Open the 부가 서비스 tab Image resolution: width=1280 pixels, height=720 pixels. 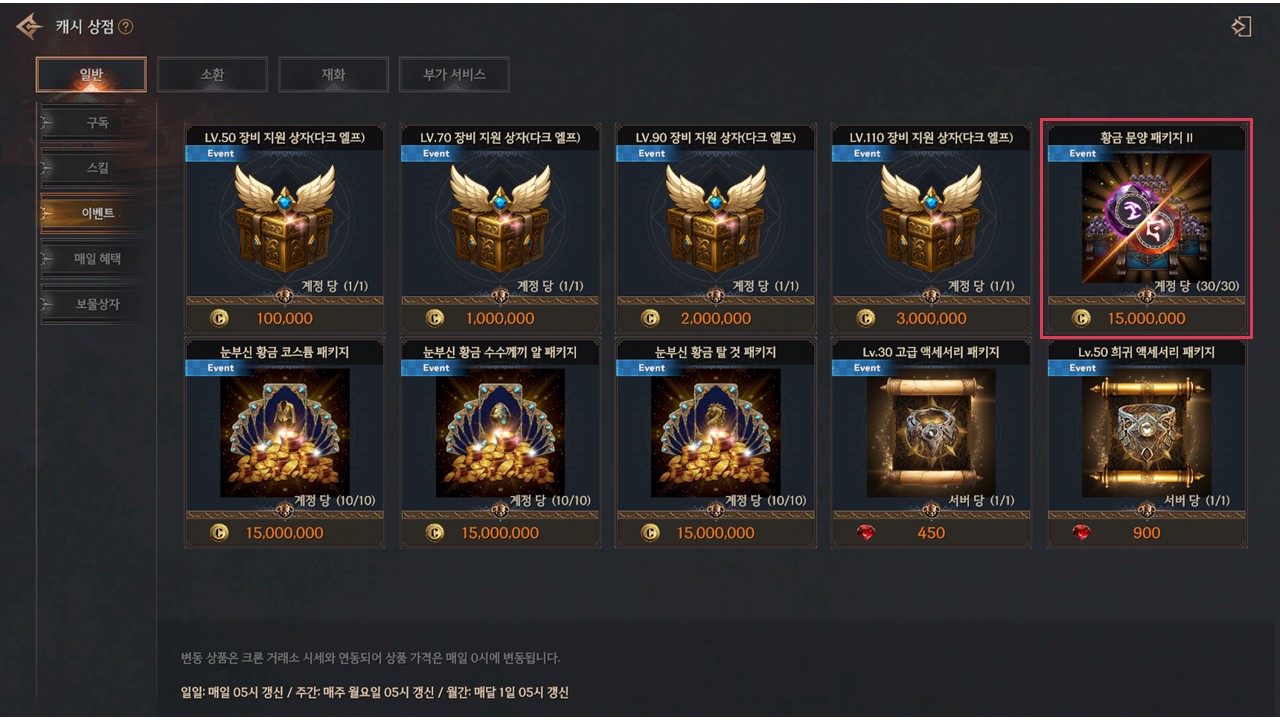click(x=454, y=74)
